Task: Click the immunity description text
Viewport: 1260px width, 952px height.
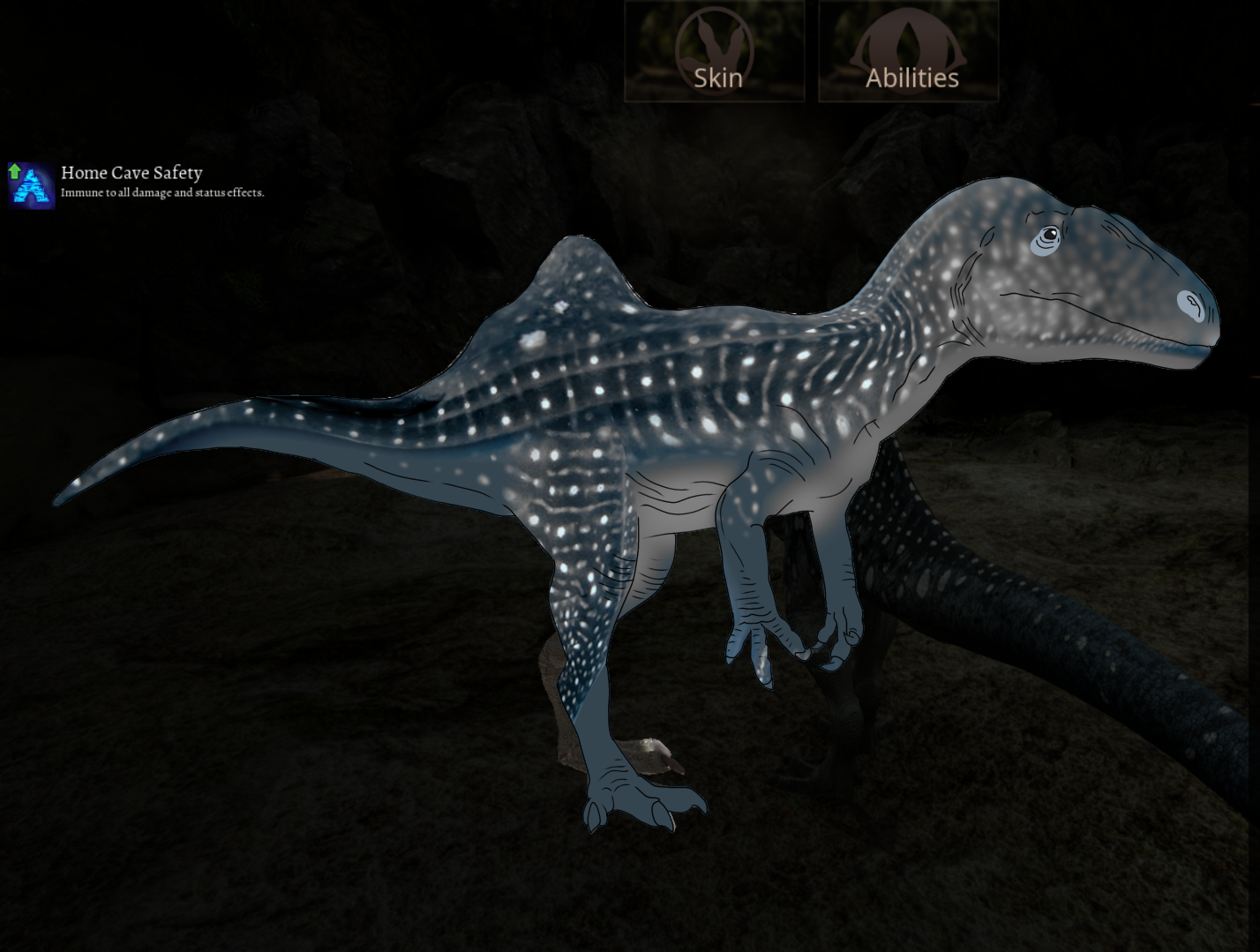Action: (x=161, y=191)
